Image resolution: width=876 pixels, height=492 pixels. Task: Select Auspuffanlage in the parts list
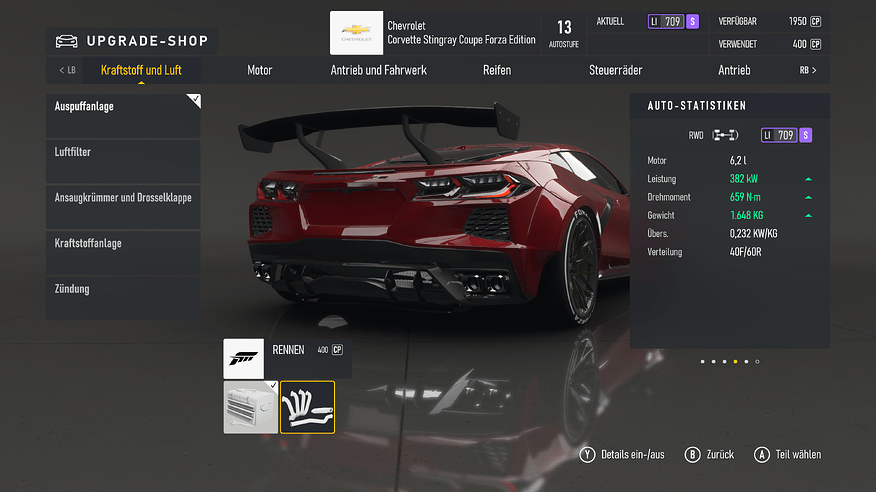tap(123, 115)
